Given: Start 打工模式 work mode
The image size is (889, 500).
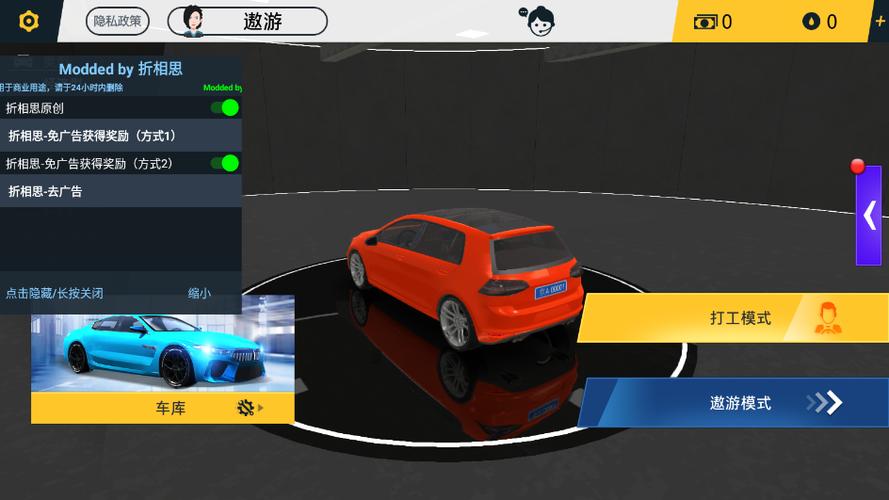Looking at the screenshot, I should click(733, 318).
